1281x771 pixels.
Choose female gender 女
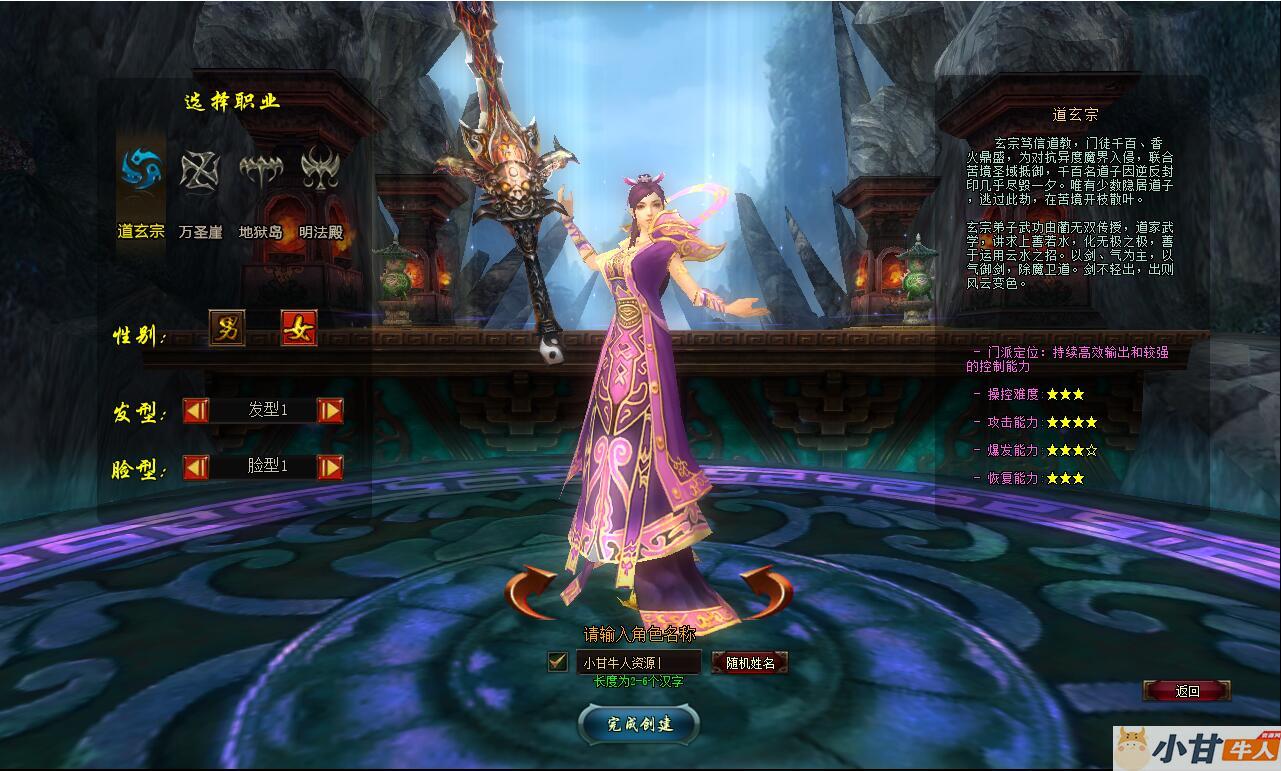coord(299,328)
